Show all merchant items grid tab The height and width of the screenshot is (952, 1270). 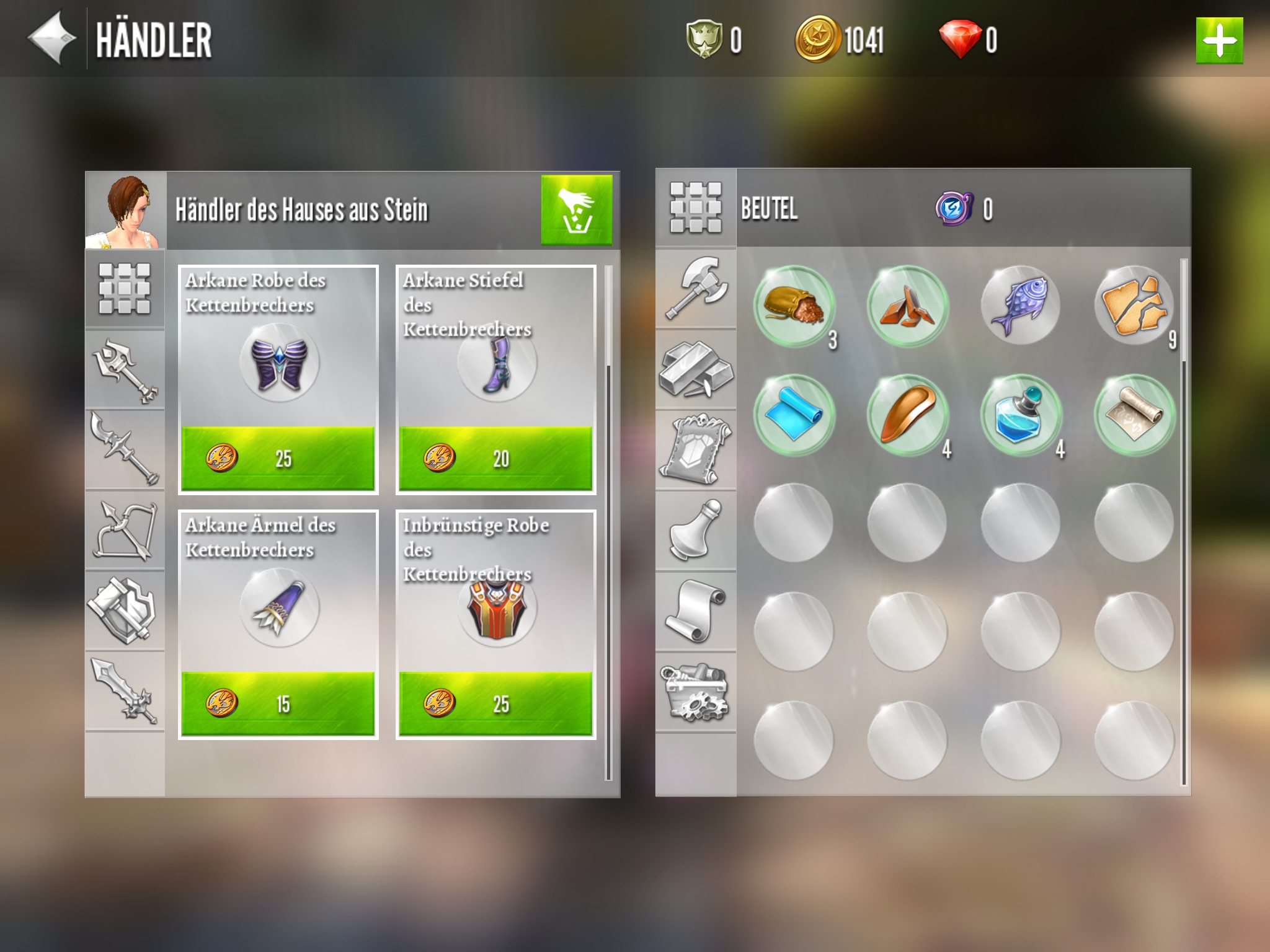[125, 289]
